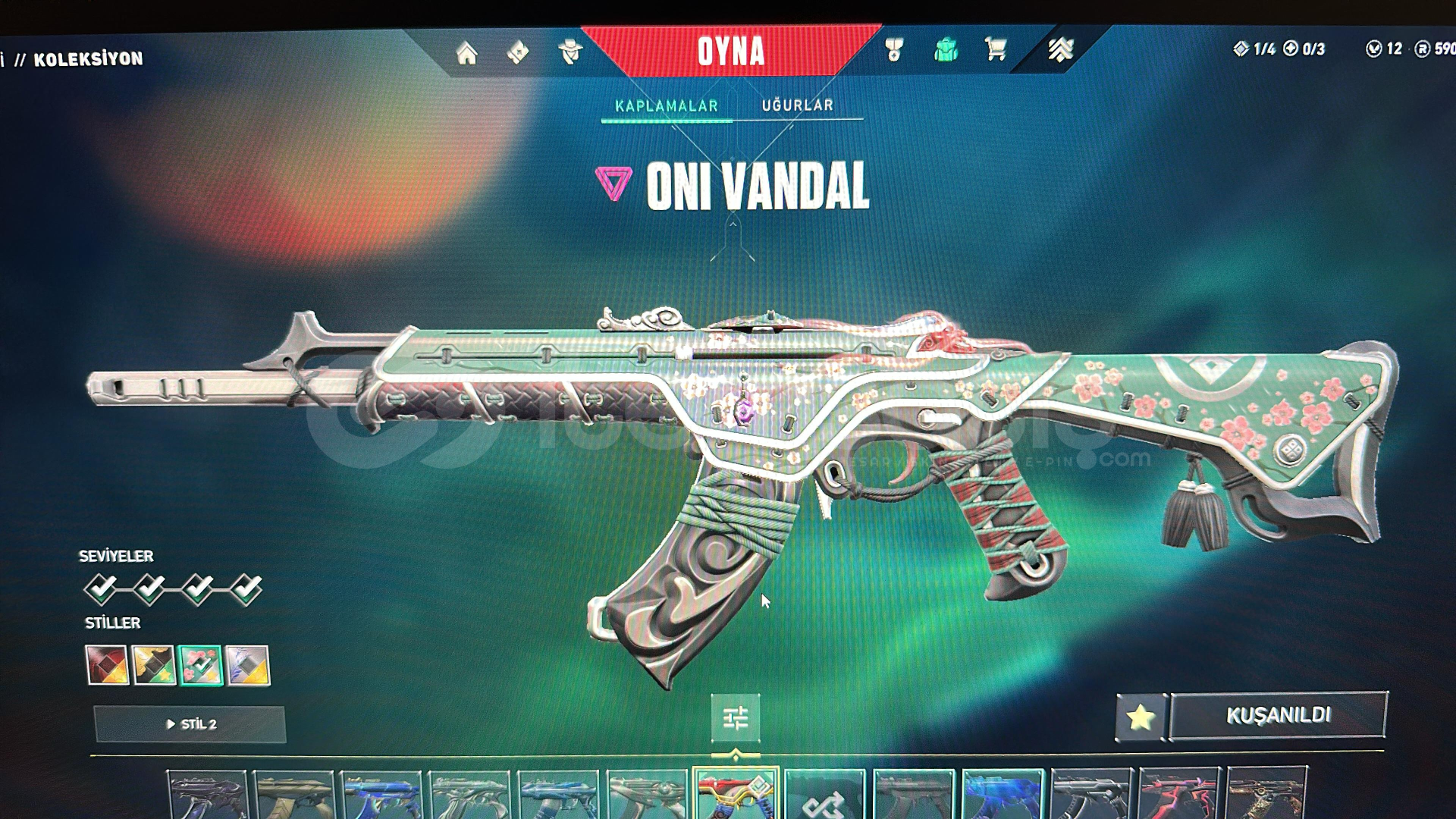Select the white and blue style swatch
Image resolution: width=1456 pixels, height=819 pixels.
pyautogui.click(x=247, y=665)
